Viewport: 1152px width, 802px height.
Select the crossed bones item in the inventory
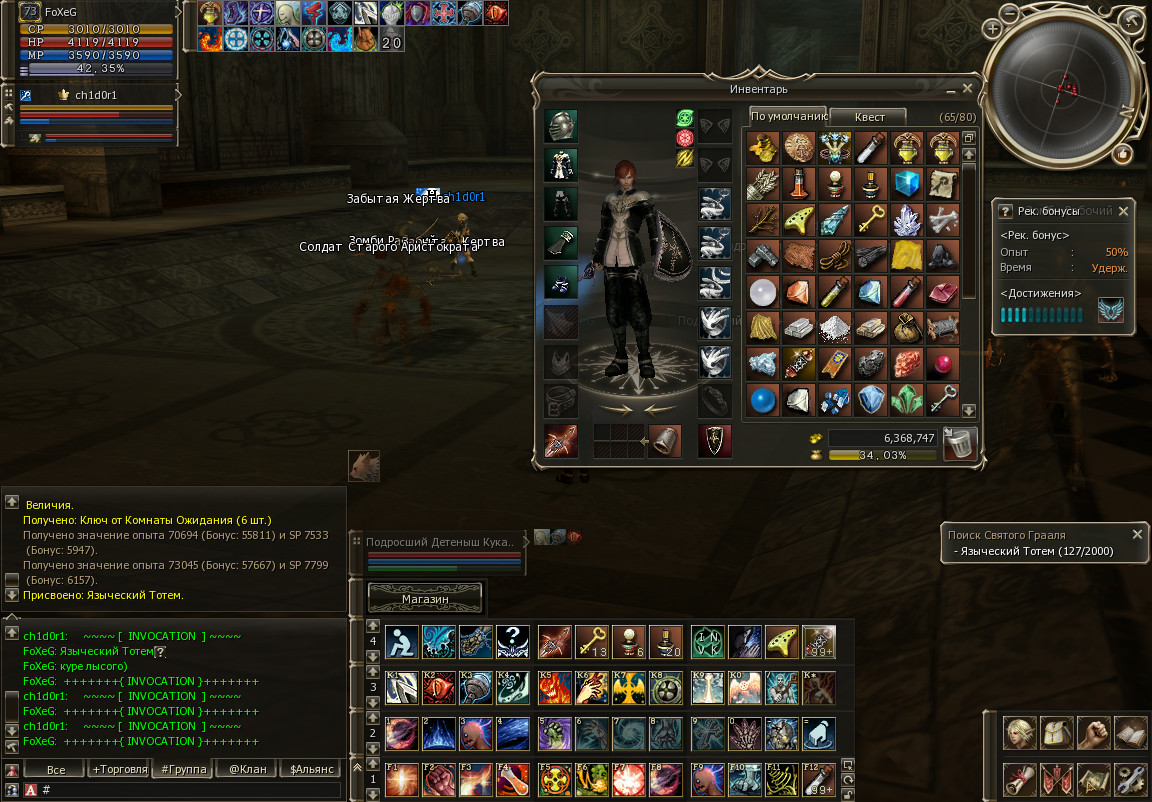943,219
